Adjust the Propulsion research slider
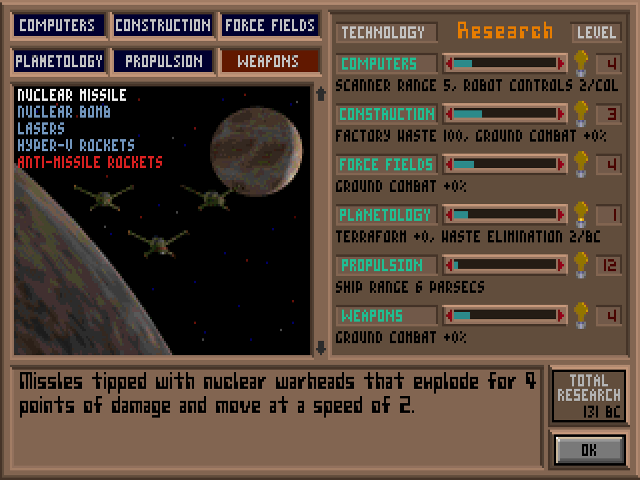Image resolution: width=640 pixels, height=480 pixels. pos(505,265)
